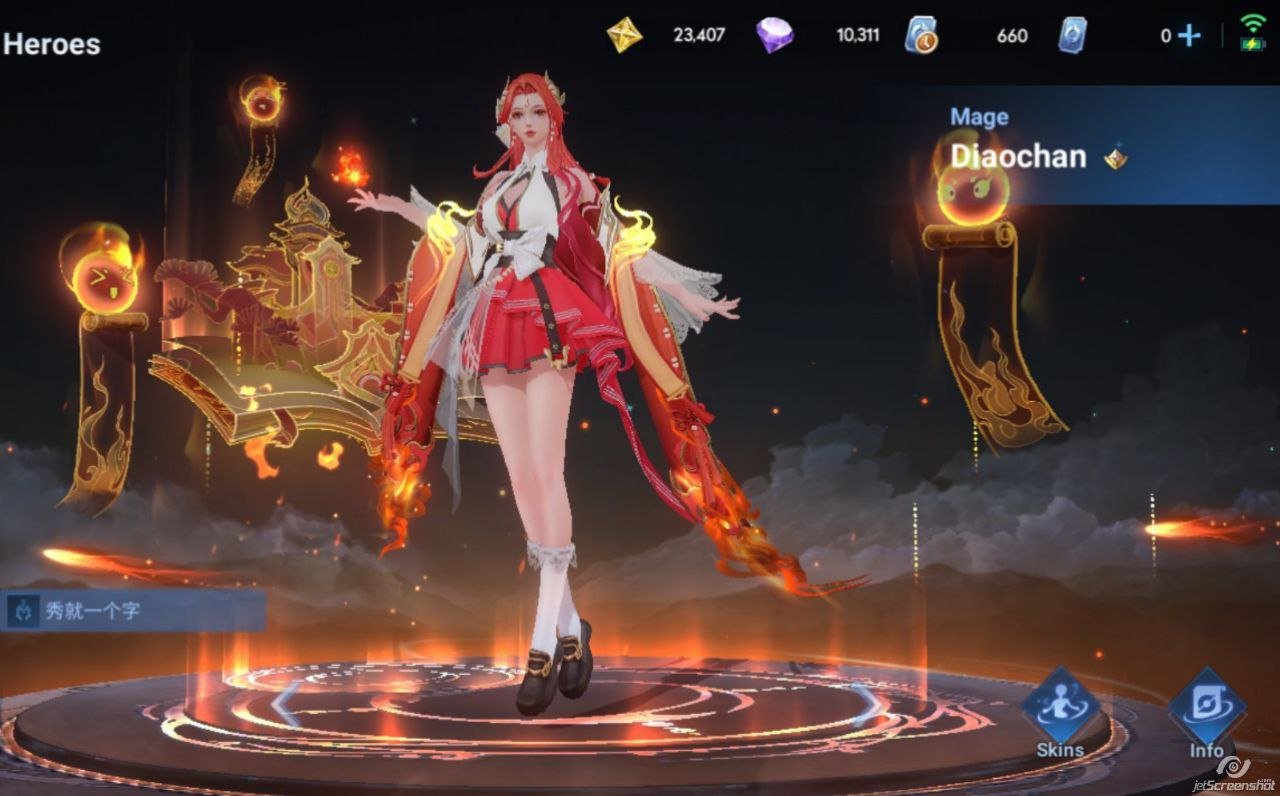Open the hero Info panel

1207,712
